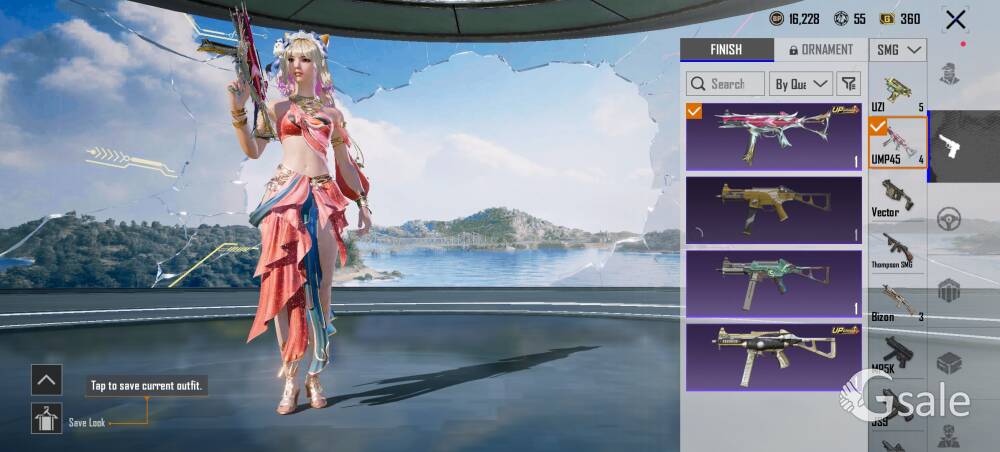The height and width of the screenshot is (452, 1000).
Task: Close the inventory with the X button
Action: pos(956,19)
